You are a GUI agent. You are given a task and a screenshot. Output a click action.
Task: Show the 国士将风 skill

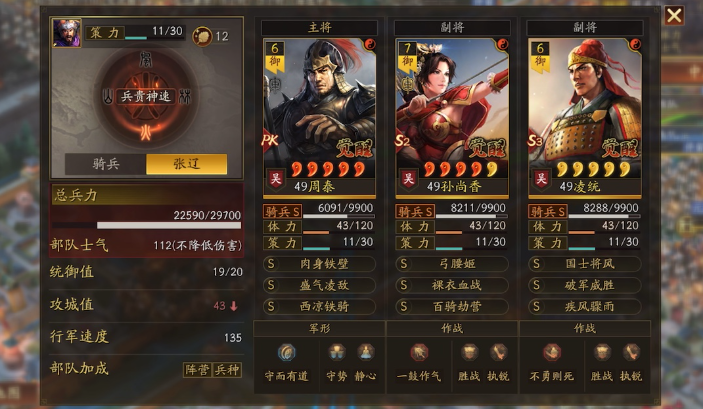585,264
